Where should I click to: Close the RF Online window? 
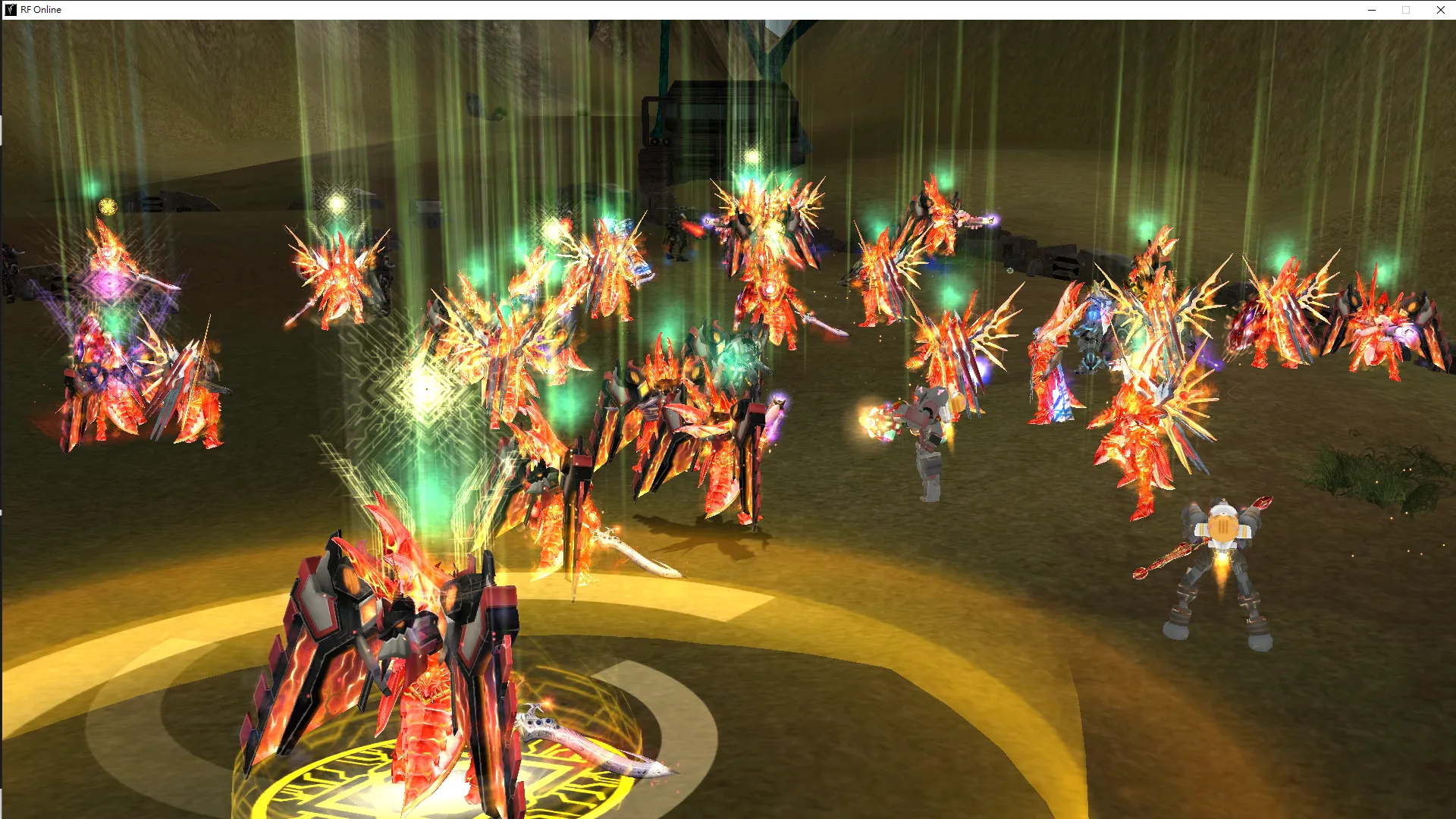(x=1440, y=10)
